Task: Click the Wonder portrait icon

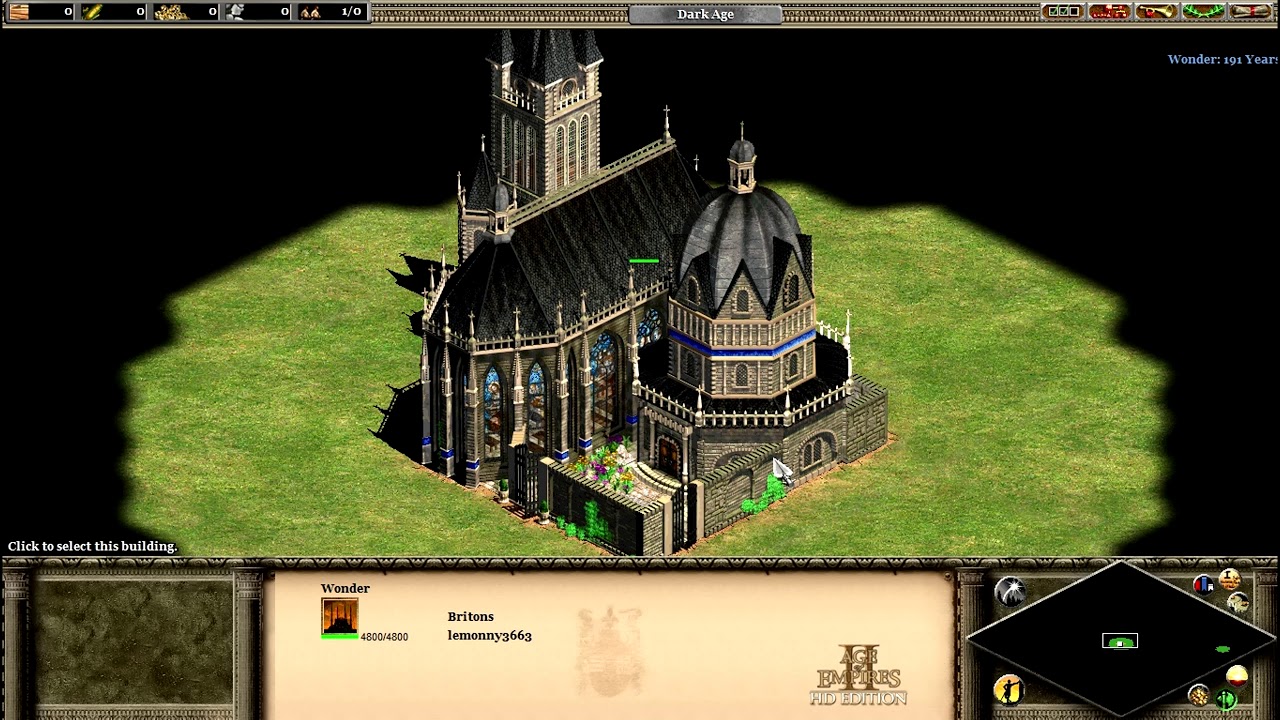Action: tap(339, 617)
